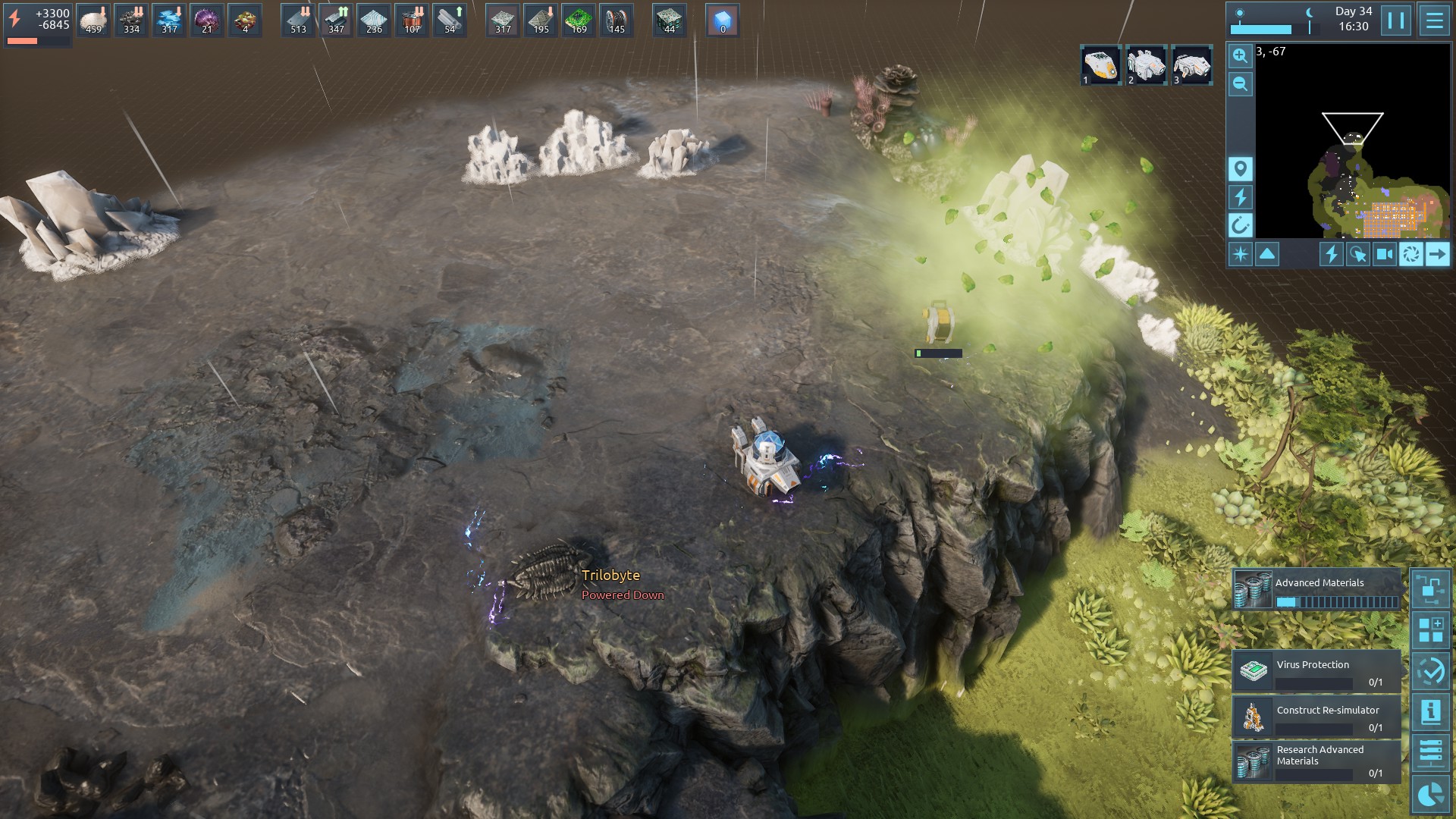Image resolution: width=1456 pixels, height=819 pixels.
Task: Toggle the magnet button beside the minimap
Action: coord(1240,225)
